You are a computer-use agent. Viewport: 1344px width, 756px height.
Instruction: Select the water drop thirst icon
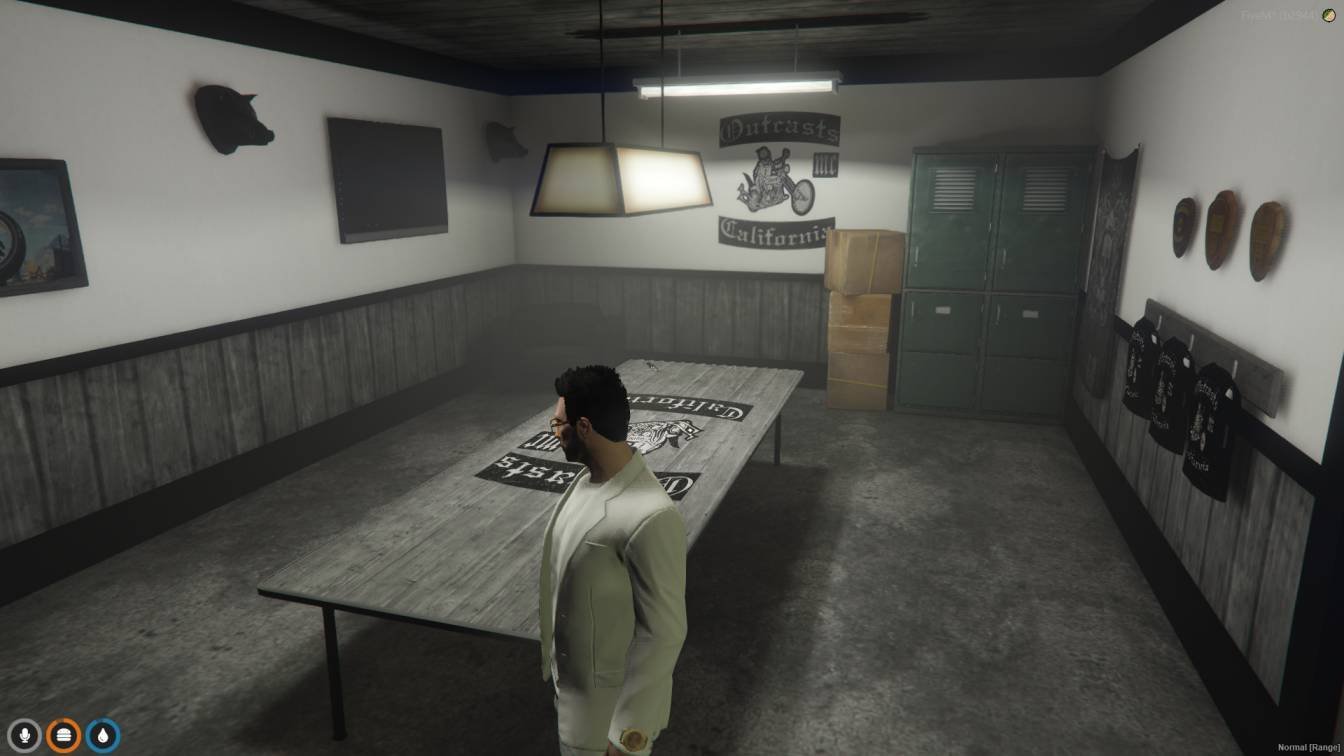(x=102, y=736)
